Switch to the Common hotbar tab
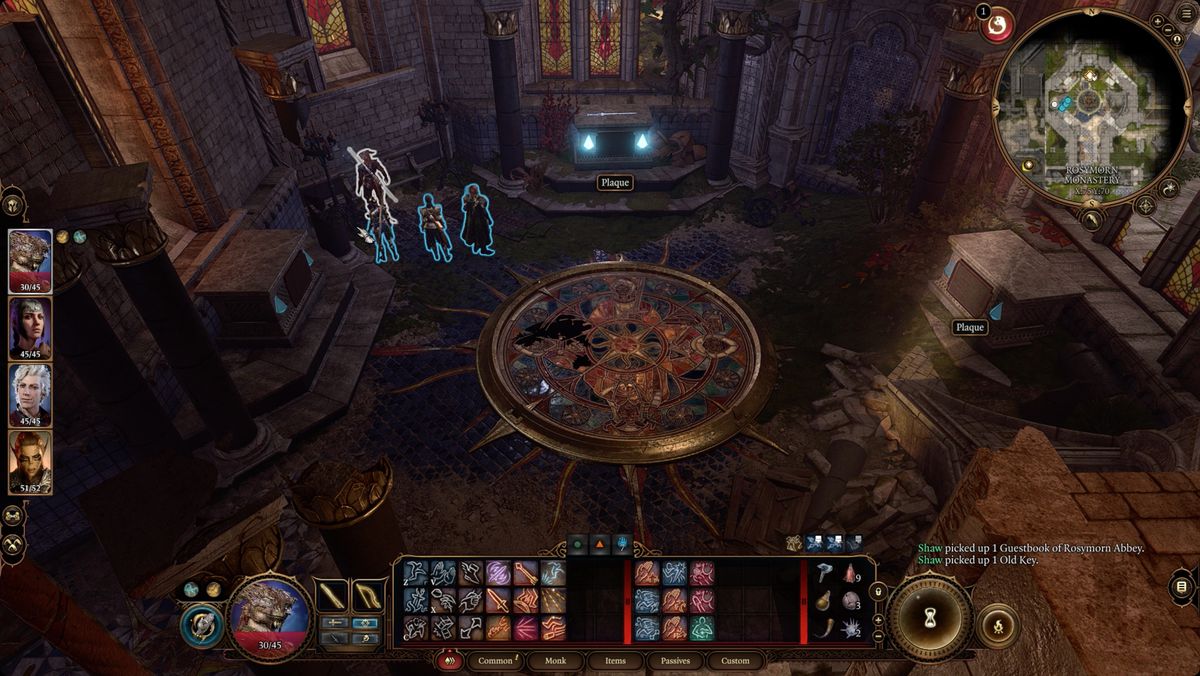Screen dimensions: 1200x676 495,661
